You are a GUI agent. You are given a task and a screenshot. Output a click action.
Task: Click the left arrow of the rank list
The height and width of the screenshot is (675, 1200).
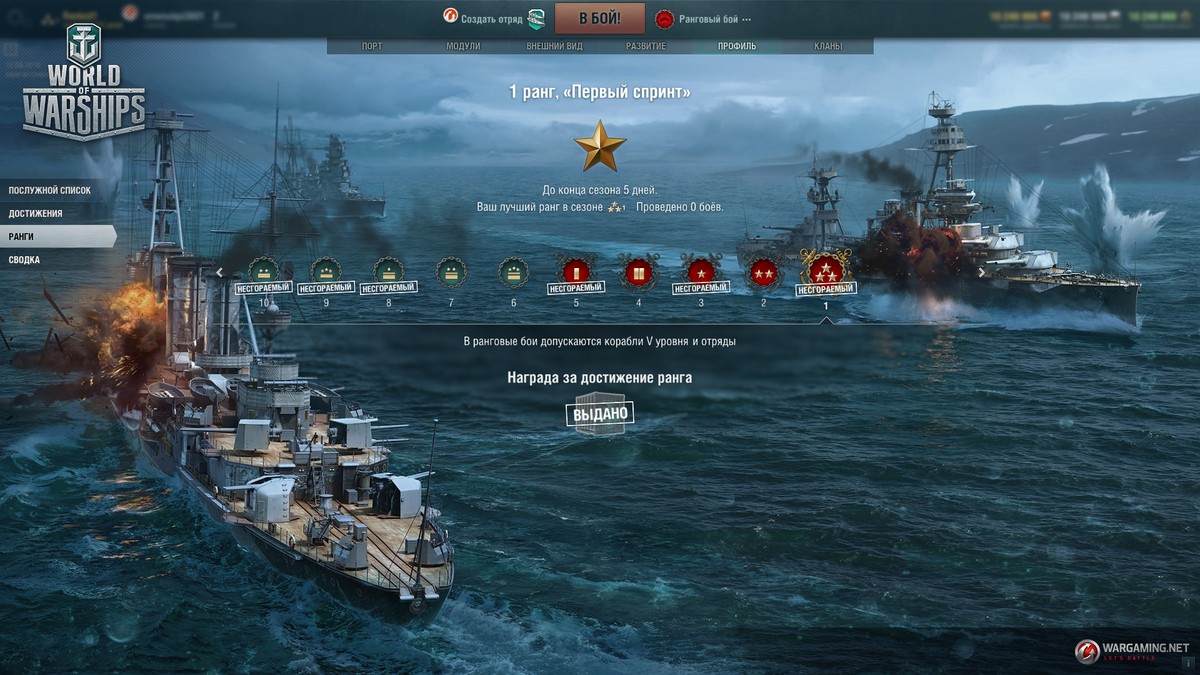point(219,272)
